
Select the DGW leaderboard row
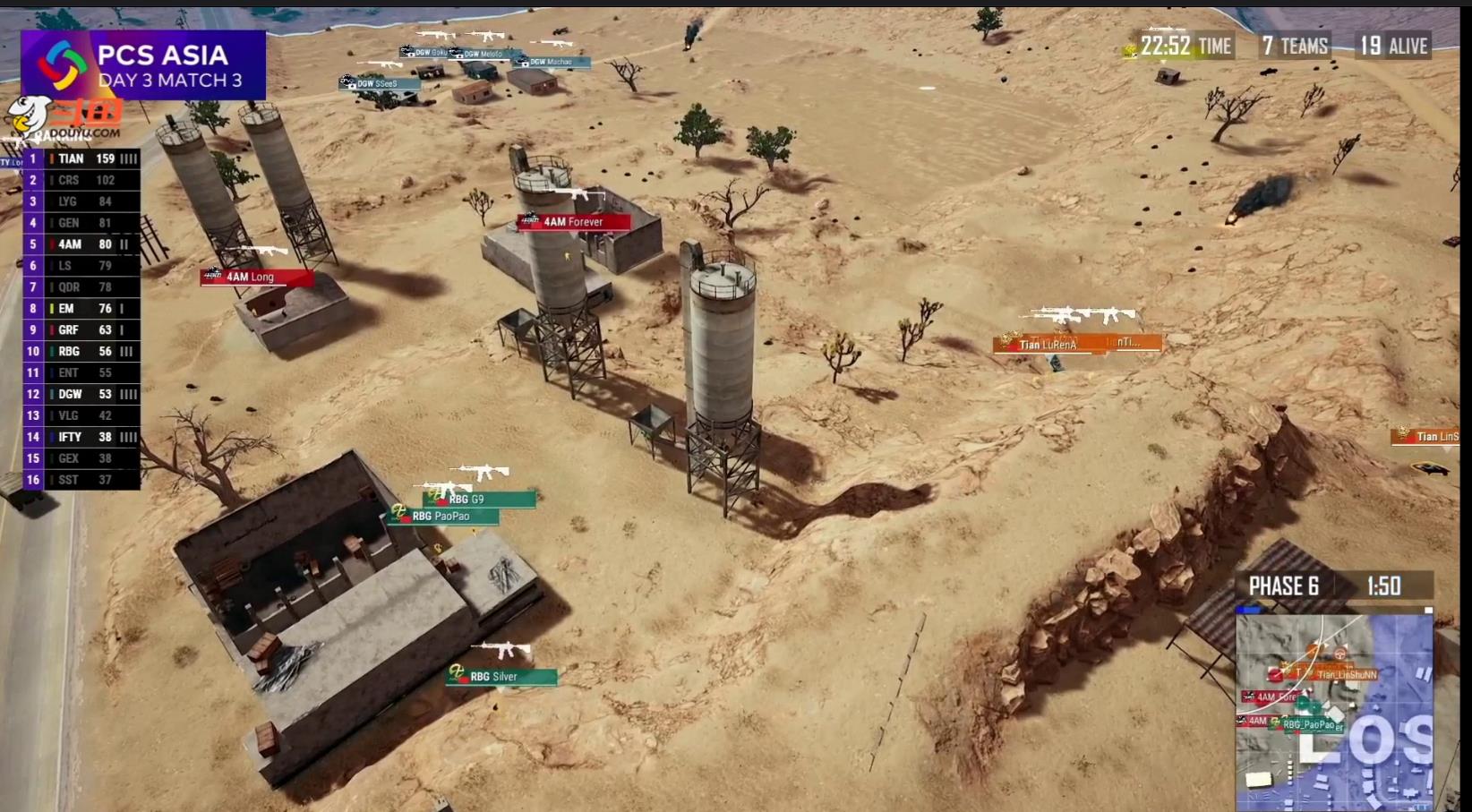(81, 394)
